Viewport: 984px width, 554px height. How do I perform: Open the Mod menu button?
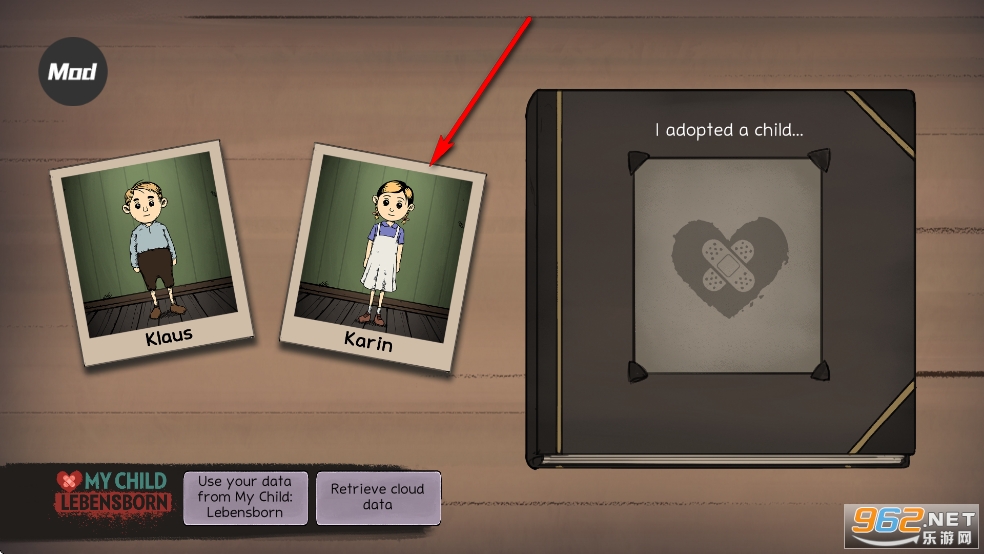point(72,72)
